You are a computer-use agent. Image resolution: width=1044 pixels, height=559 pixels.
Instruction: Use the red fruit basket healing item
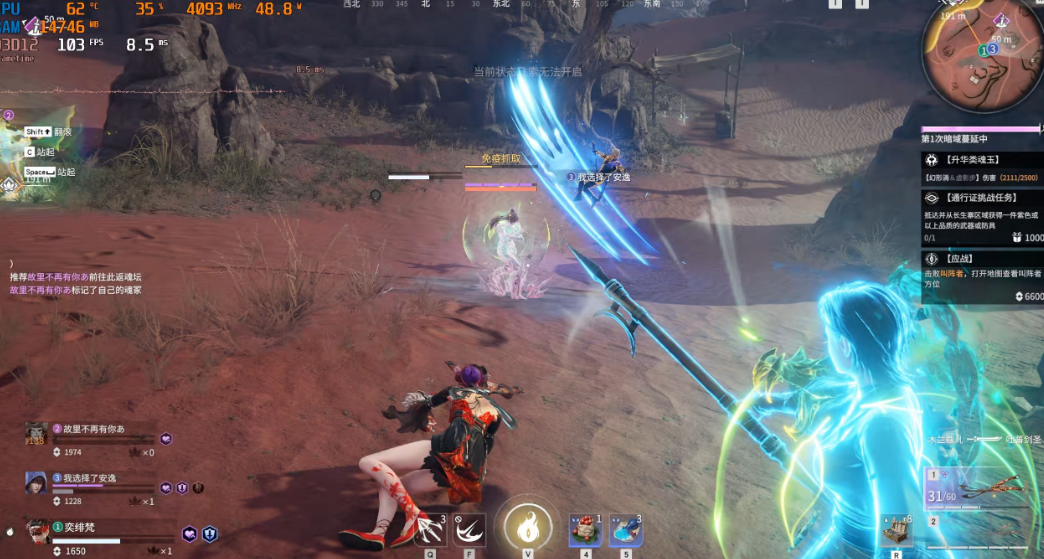[x=586, y=529]
